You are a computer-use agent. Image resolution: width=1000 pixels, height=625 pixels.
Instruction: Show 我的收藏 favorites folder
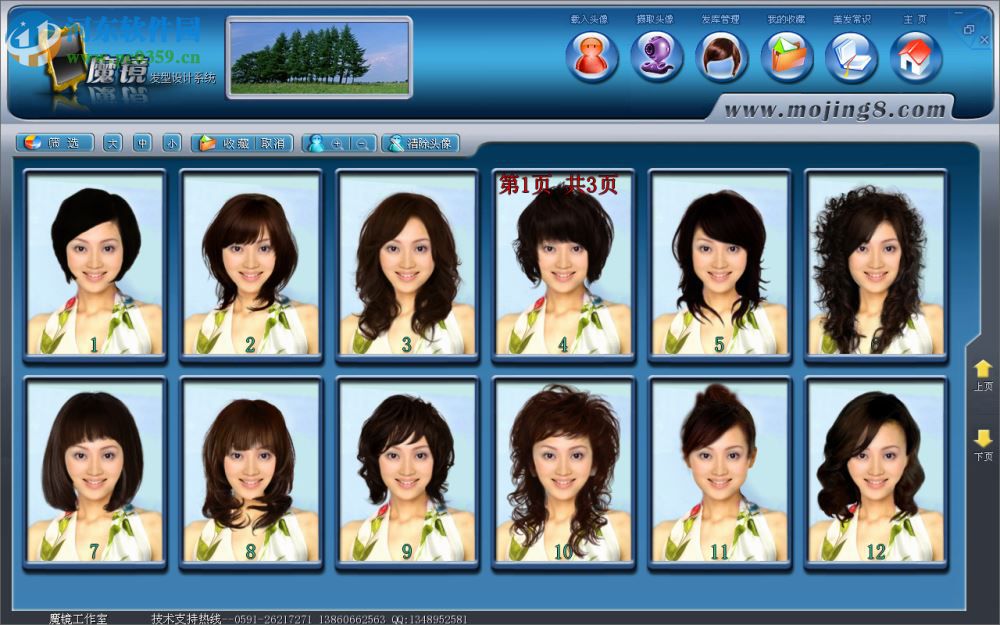[x=786, y=56]
